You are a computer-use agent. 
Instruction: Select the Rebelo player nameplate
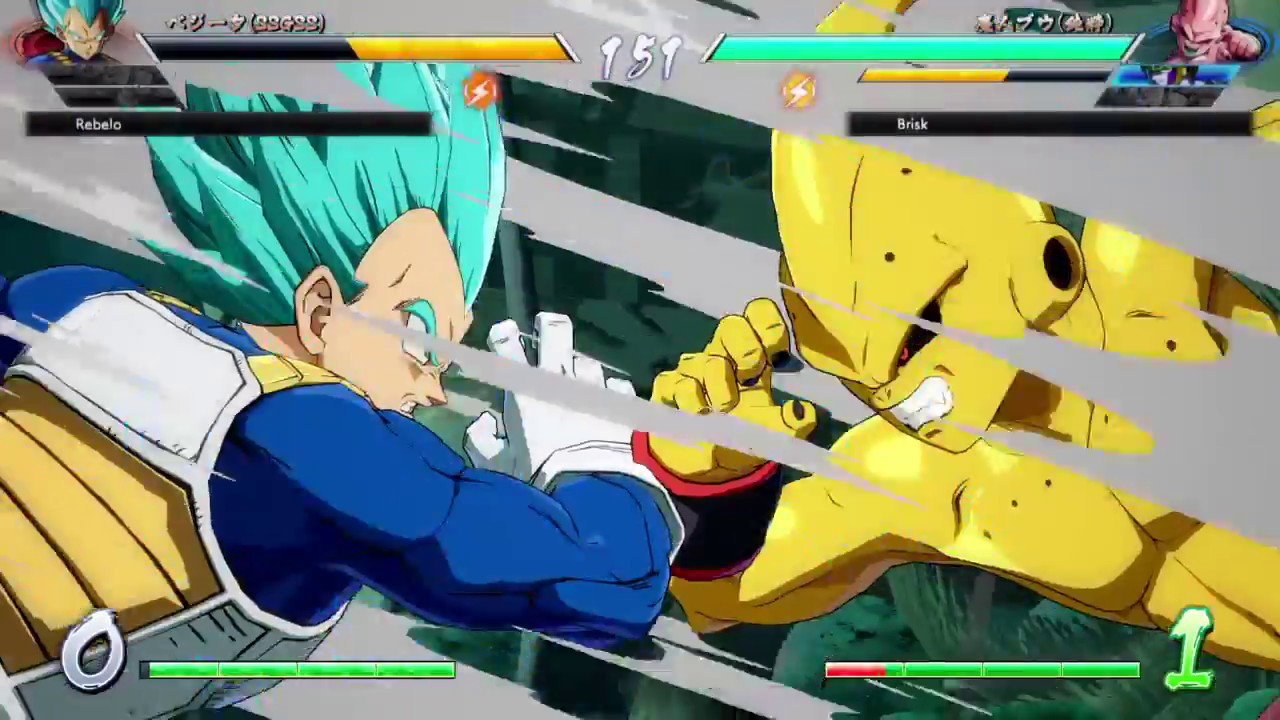pyautogui.click(x=97, y=124)
